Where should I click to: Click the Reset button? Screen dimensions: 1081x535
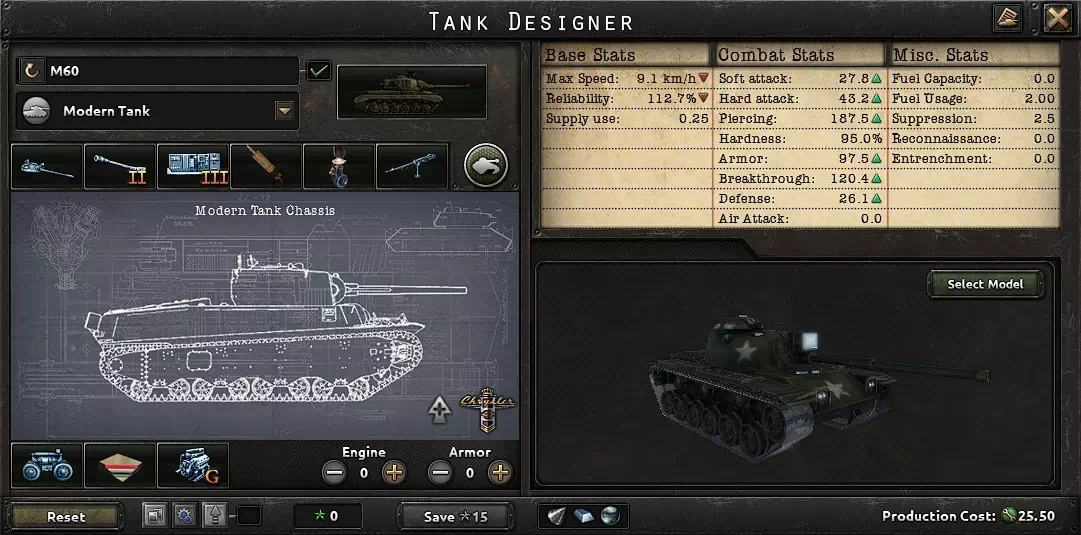66,517
